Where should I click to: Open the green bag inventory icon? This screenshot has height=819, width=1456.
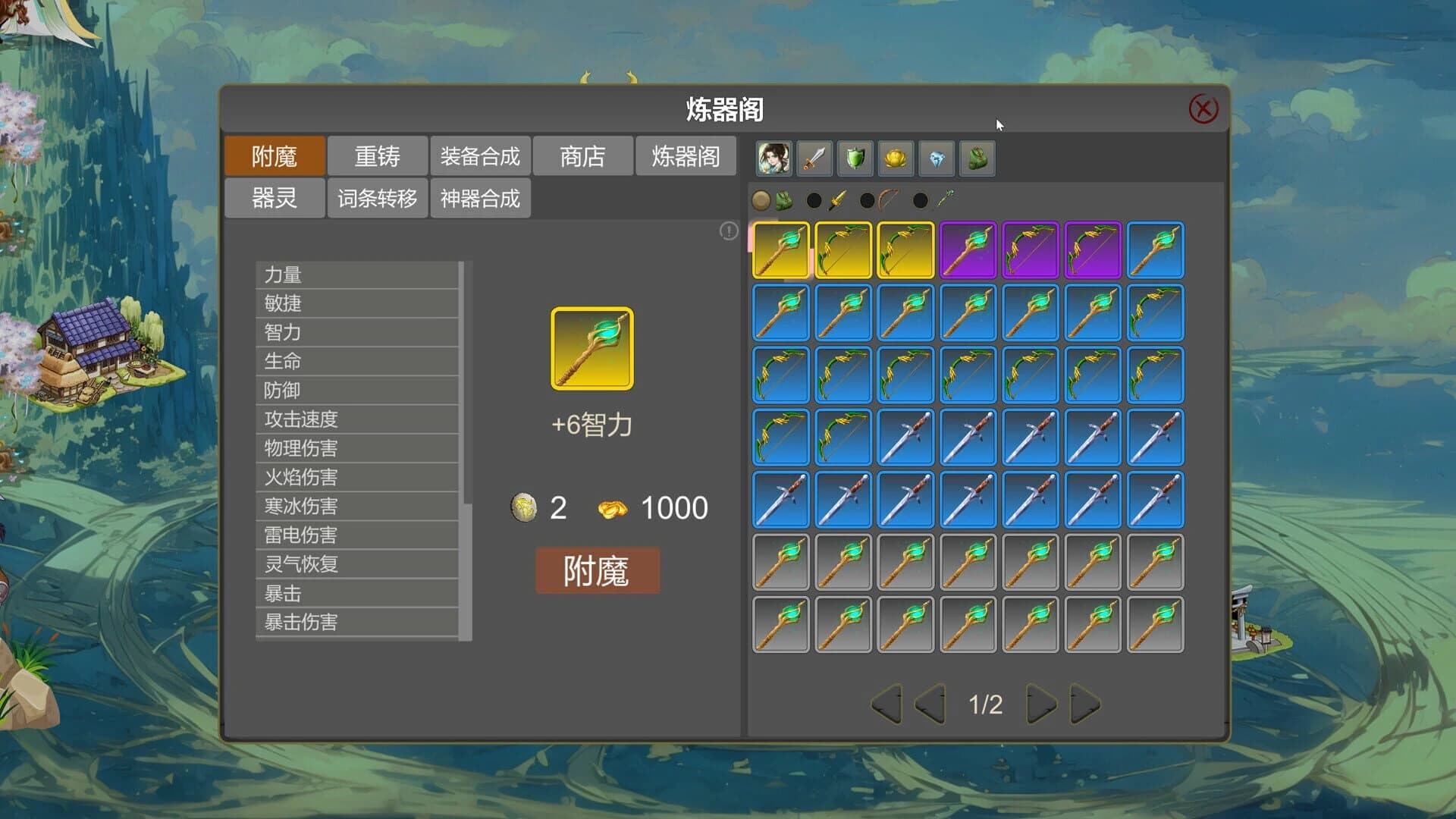point(977,157)
